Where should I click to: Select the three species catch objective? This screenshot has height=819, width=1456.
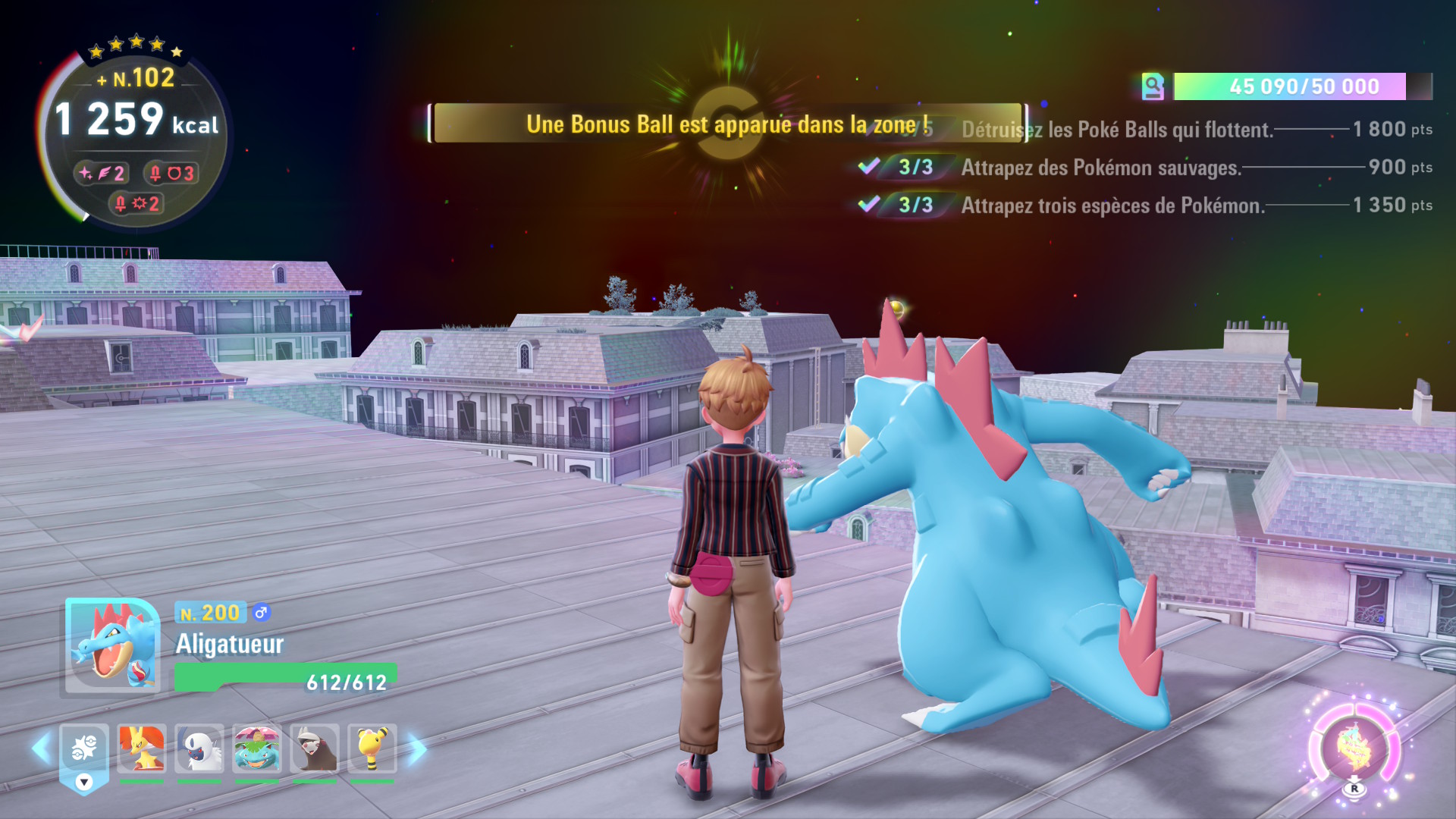pyautogui.click(x=1112, y=206)
